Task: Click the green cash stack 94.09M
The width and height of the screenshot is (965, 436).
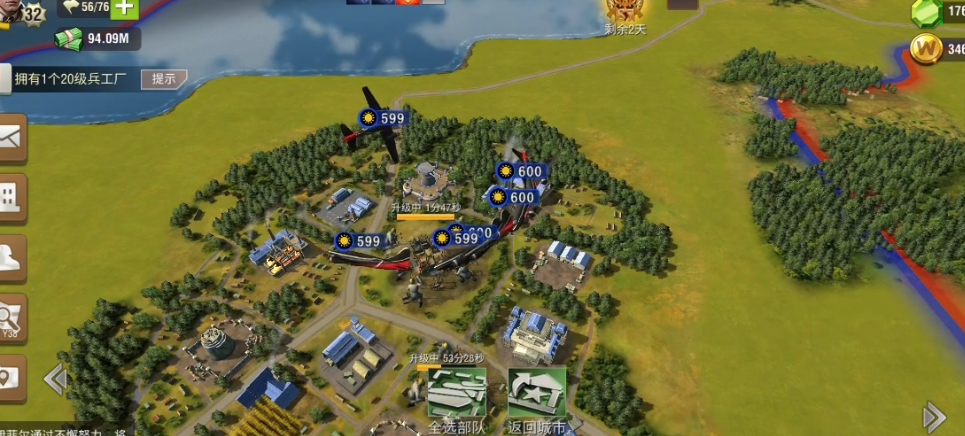Action: (x=68, y=38)
